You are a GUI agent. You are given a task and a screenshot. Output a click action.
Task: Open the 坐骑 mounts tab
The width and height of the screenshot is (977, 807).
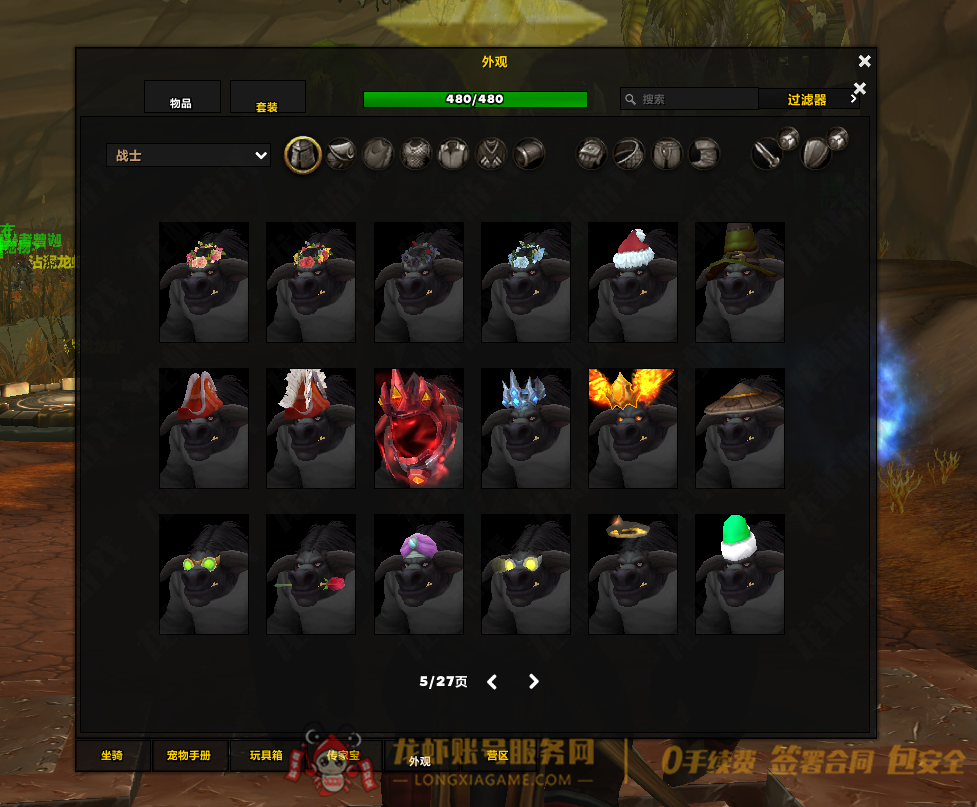pos(112,756)
